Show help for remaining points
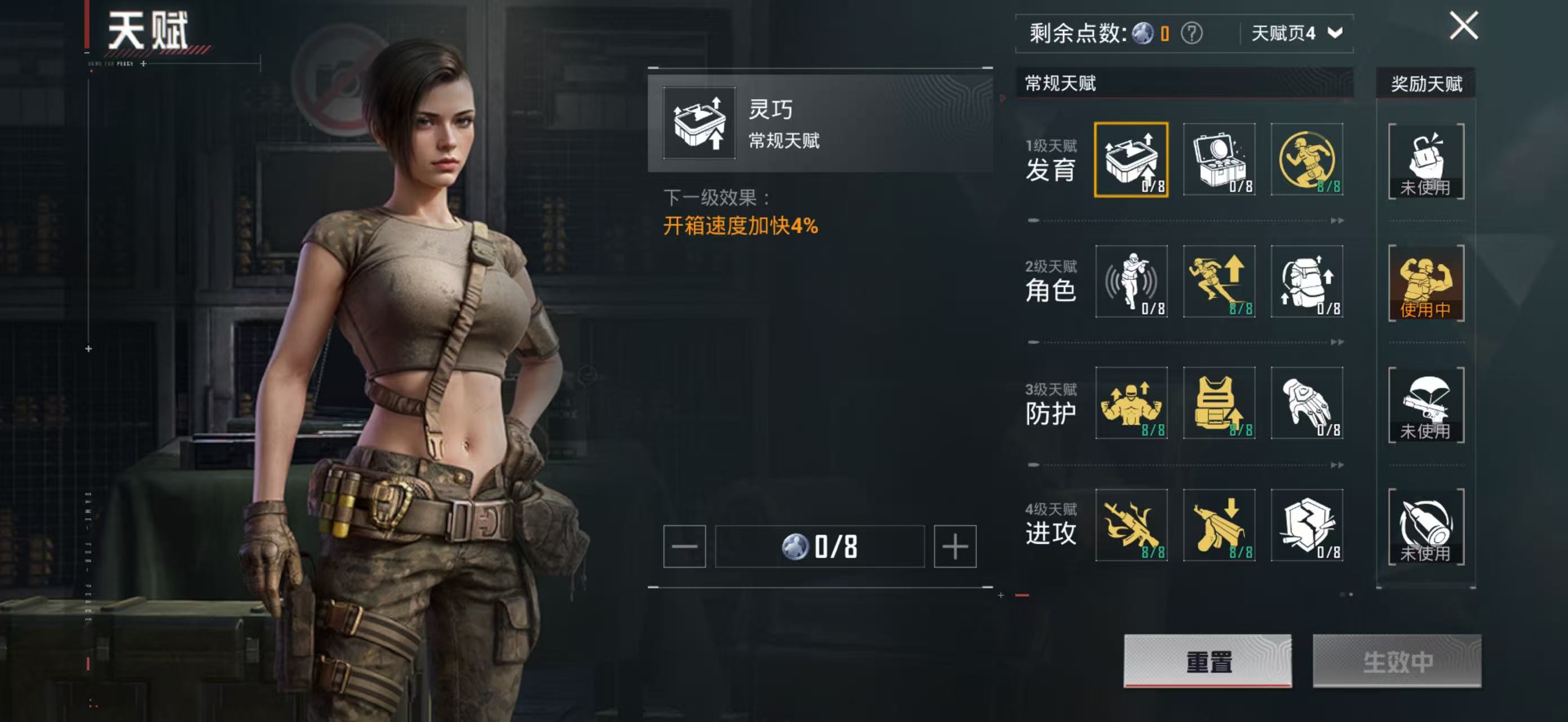This screenshot has height=722, width=1568. coord(1191,33)
